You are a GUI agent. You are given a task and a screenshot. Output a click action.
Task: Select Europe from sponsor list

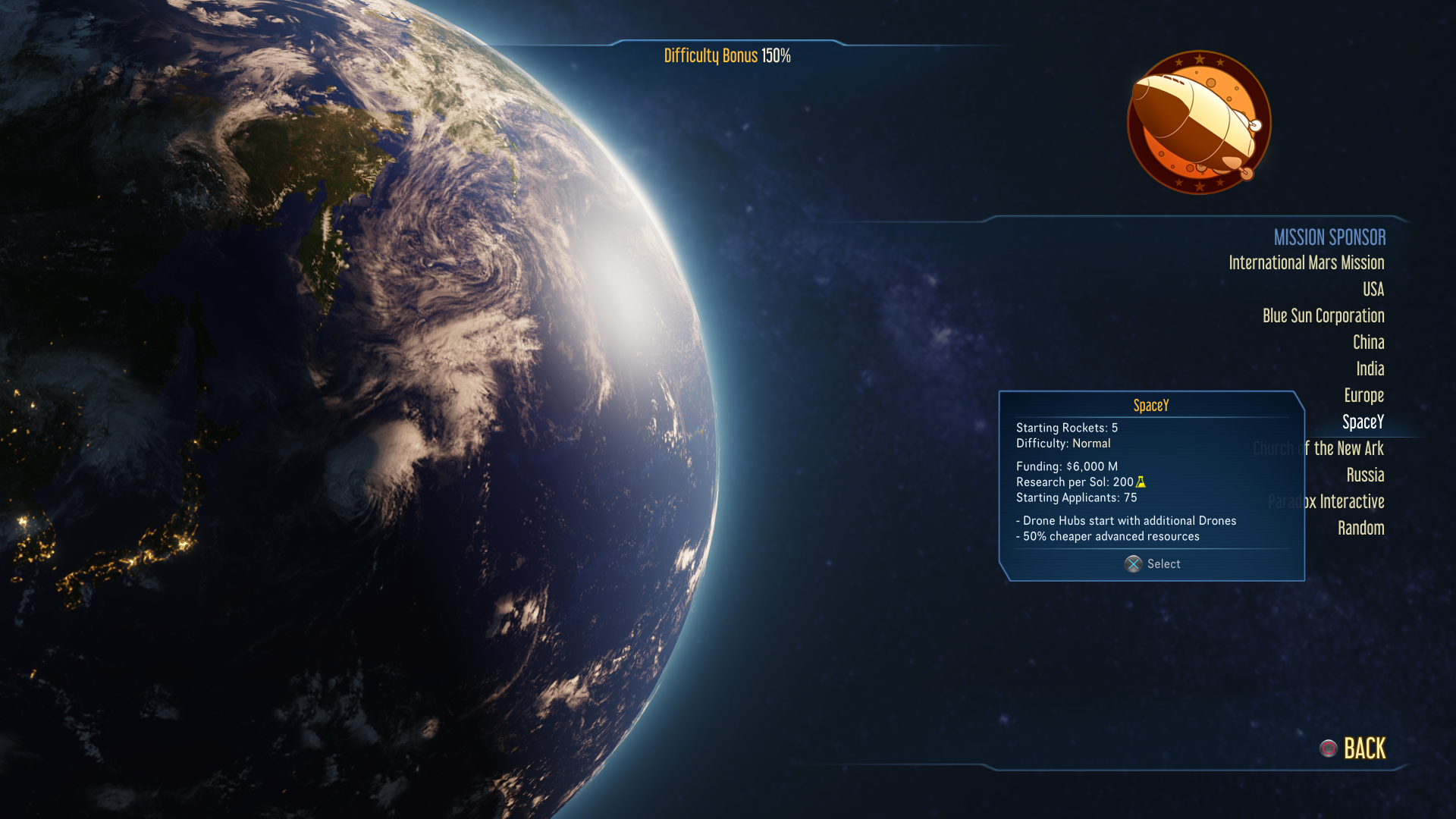point(1363,396)
